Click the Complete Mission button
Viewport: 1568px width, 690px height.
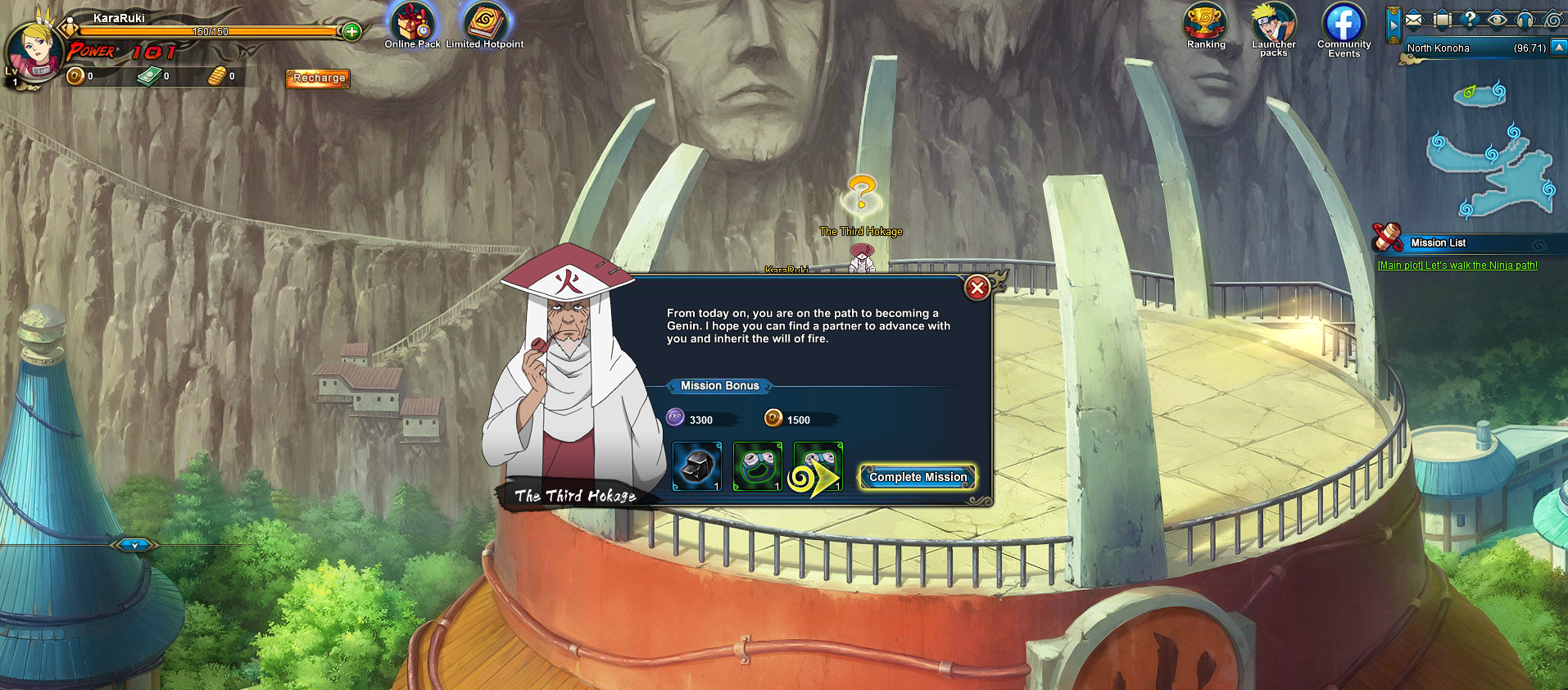pyautogui.click(x=918, y=477)
